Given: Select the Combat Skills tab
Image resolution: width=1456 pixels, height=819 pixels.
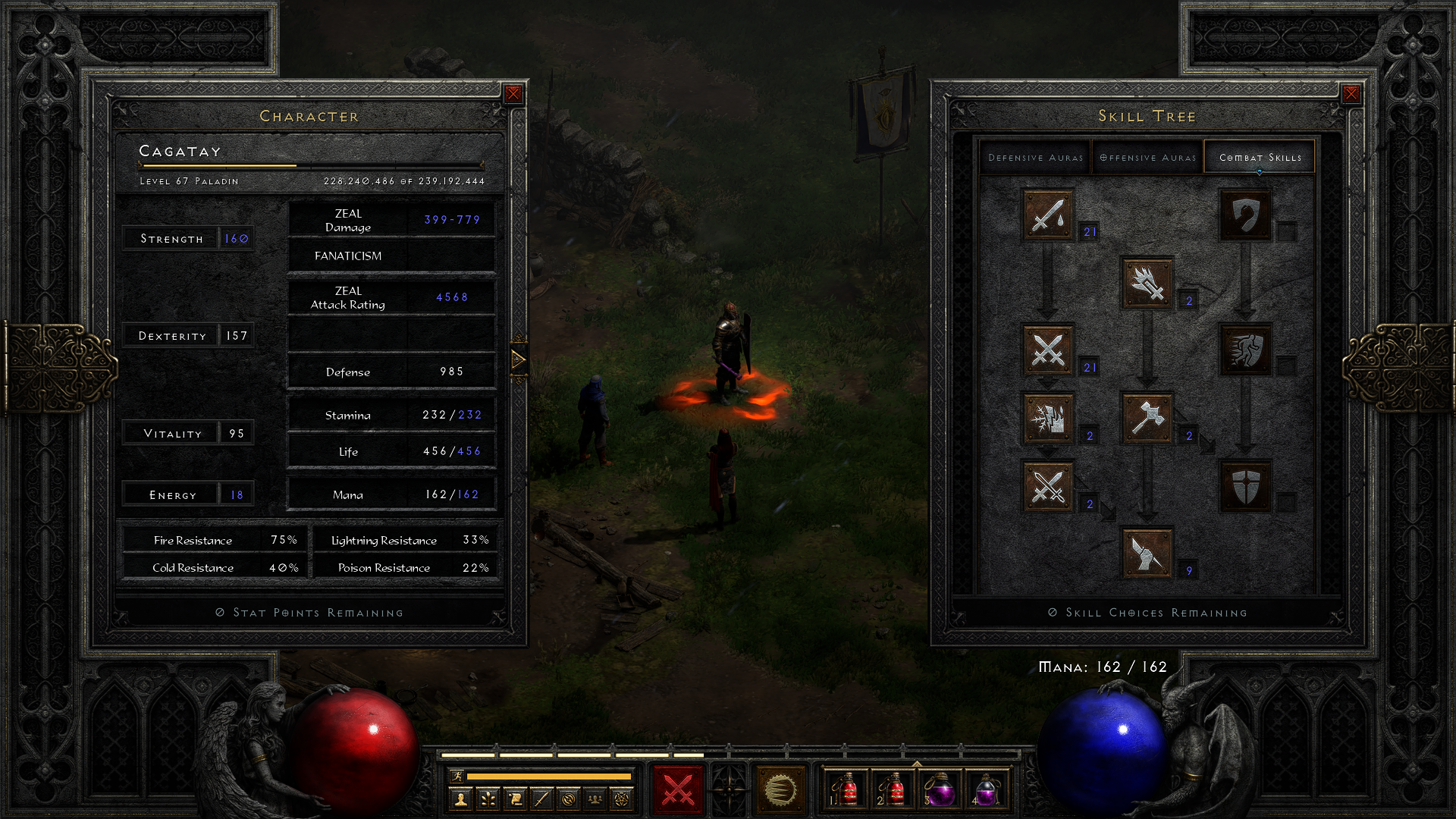Looking at the screenshot, I should (1260, 158).
